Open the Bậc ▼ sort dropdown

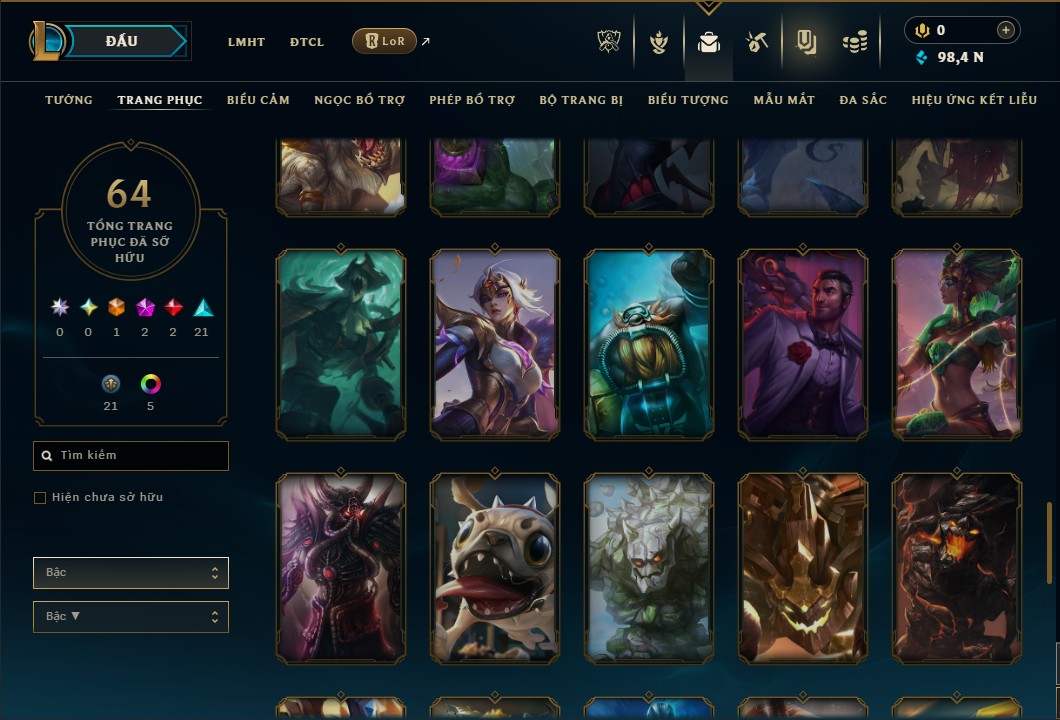click(x=131, y=617)
